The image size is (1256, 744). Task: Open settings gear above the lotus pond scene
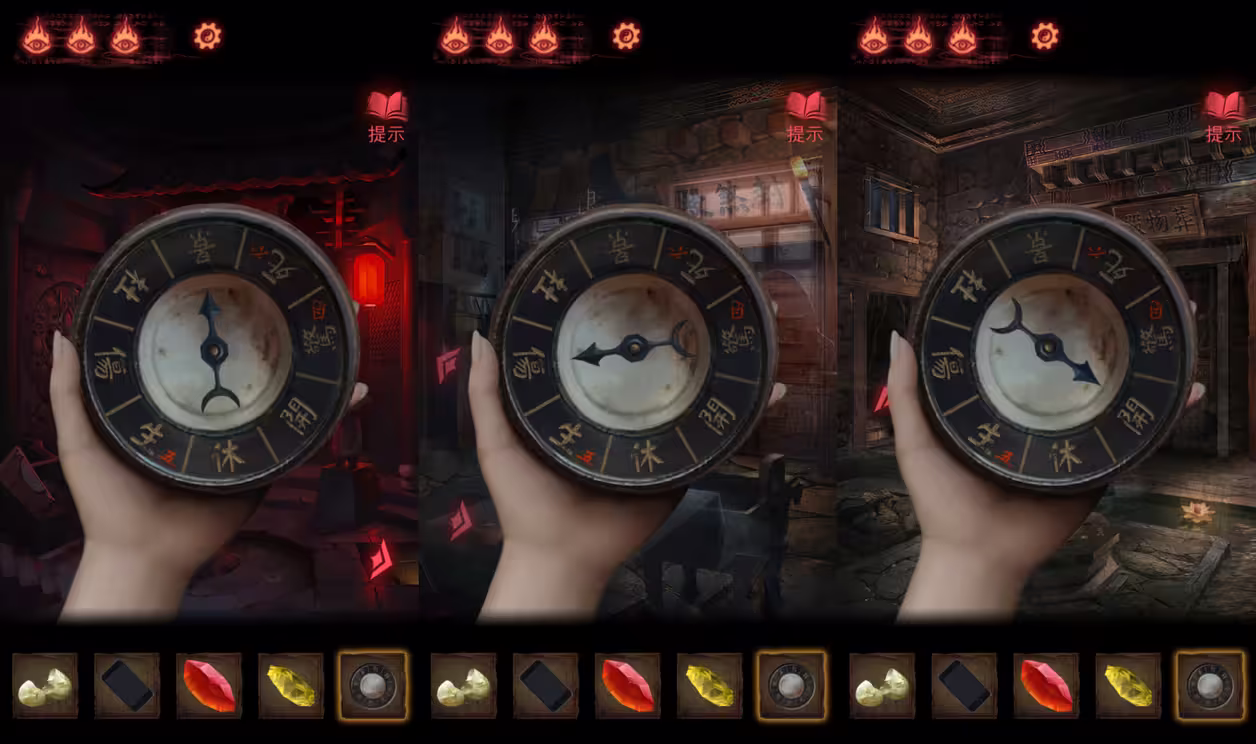coord(1045,36)
